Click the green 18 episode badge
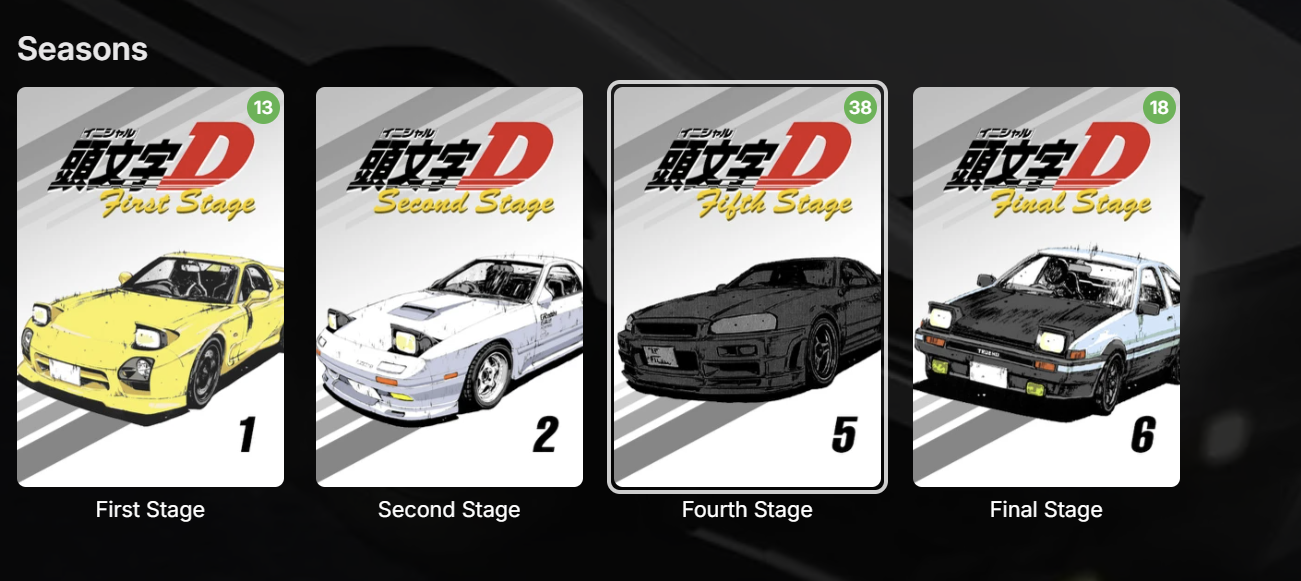The width and height of the screenshot is (1301, 581). click(x=1159, y=108)
